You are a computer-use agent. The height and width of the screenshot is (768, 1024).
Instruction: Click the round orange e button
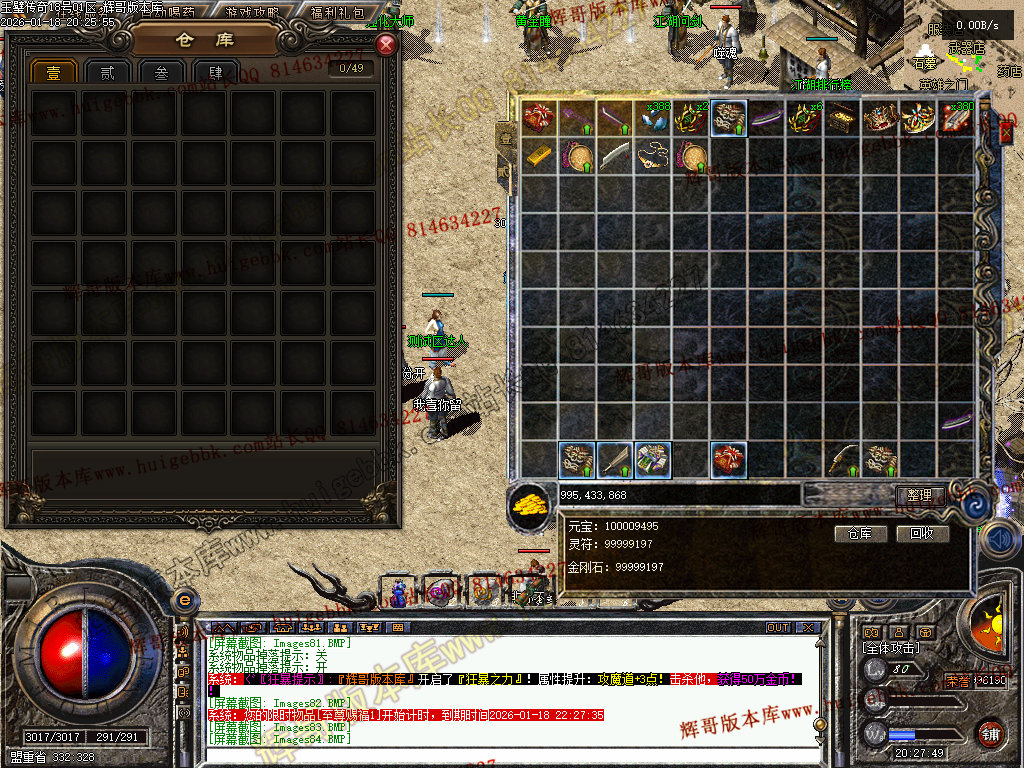[183, 600]
